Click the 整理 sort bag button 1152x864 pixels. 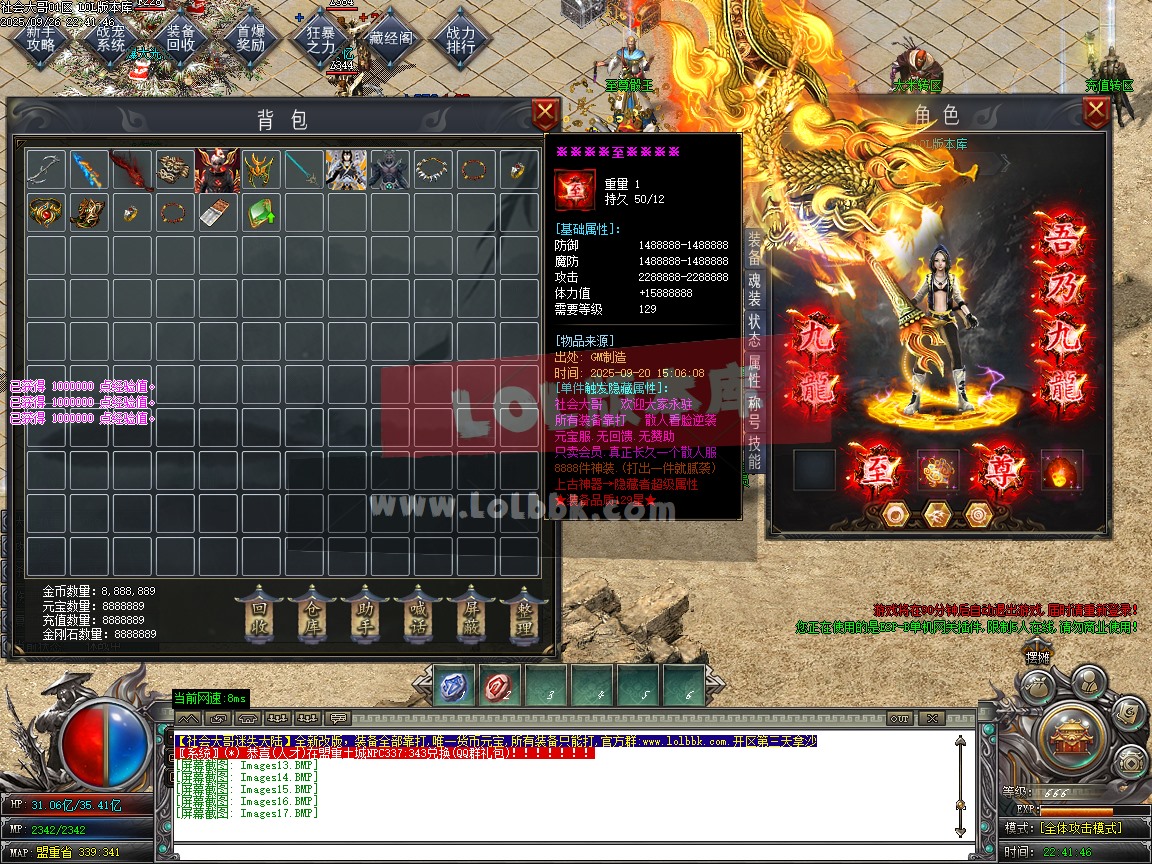(524, 613)
